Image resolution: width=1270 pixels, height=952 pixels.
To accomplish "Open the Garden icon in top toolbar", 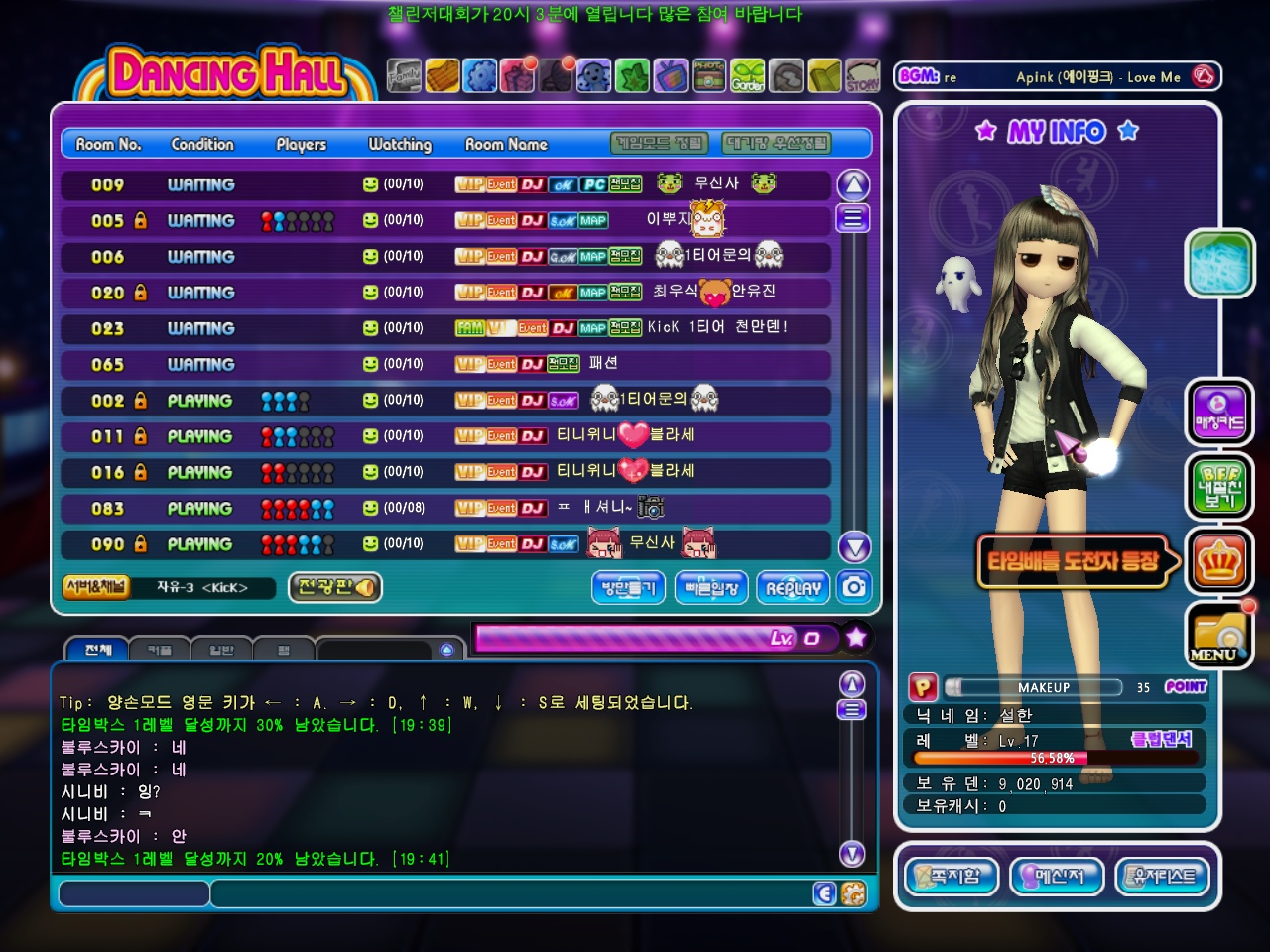I will tap(748, 76).
